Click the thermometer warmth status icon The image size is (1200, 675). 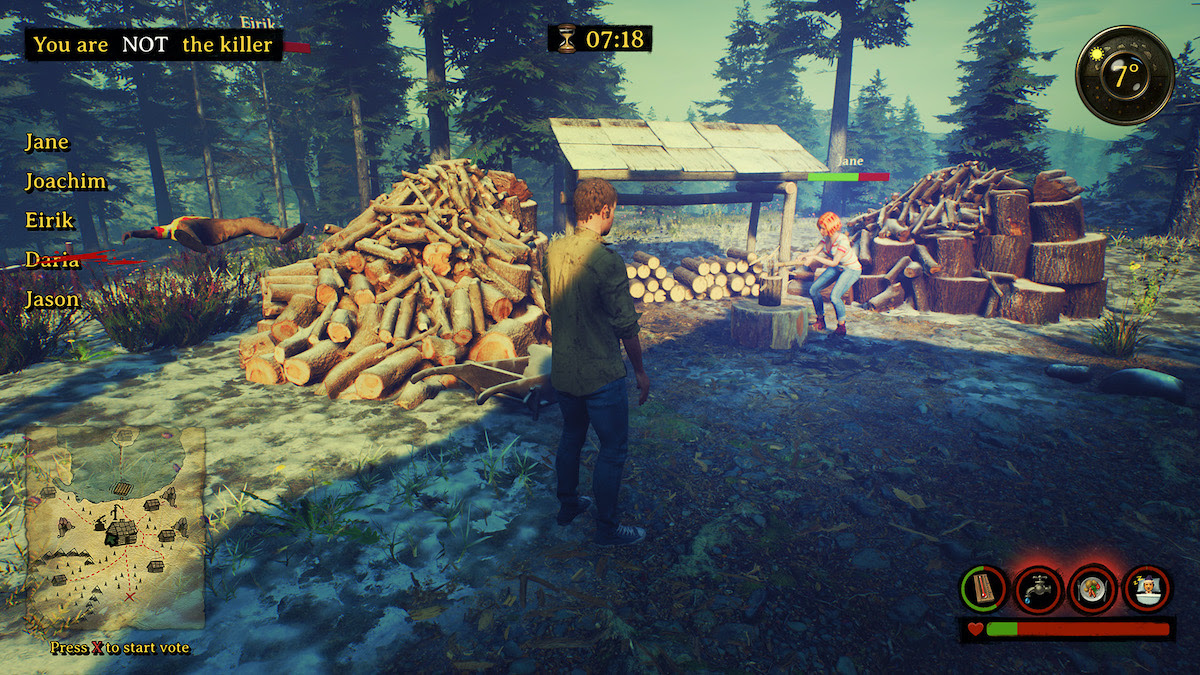coord(984,589)
